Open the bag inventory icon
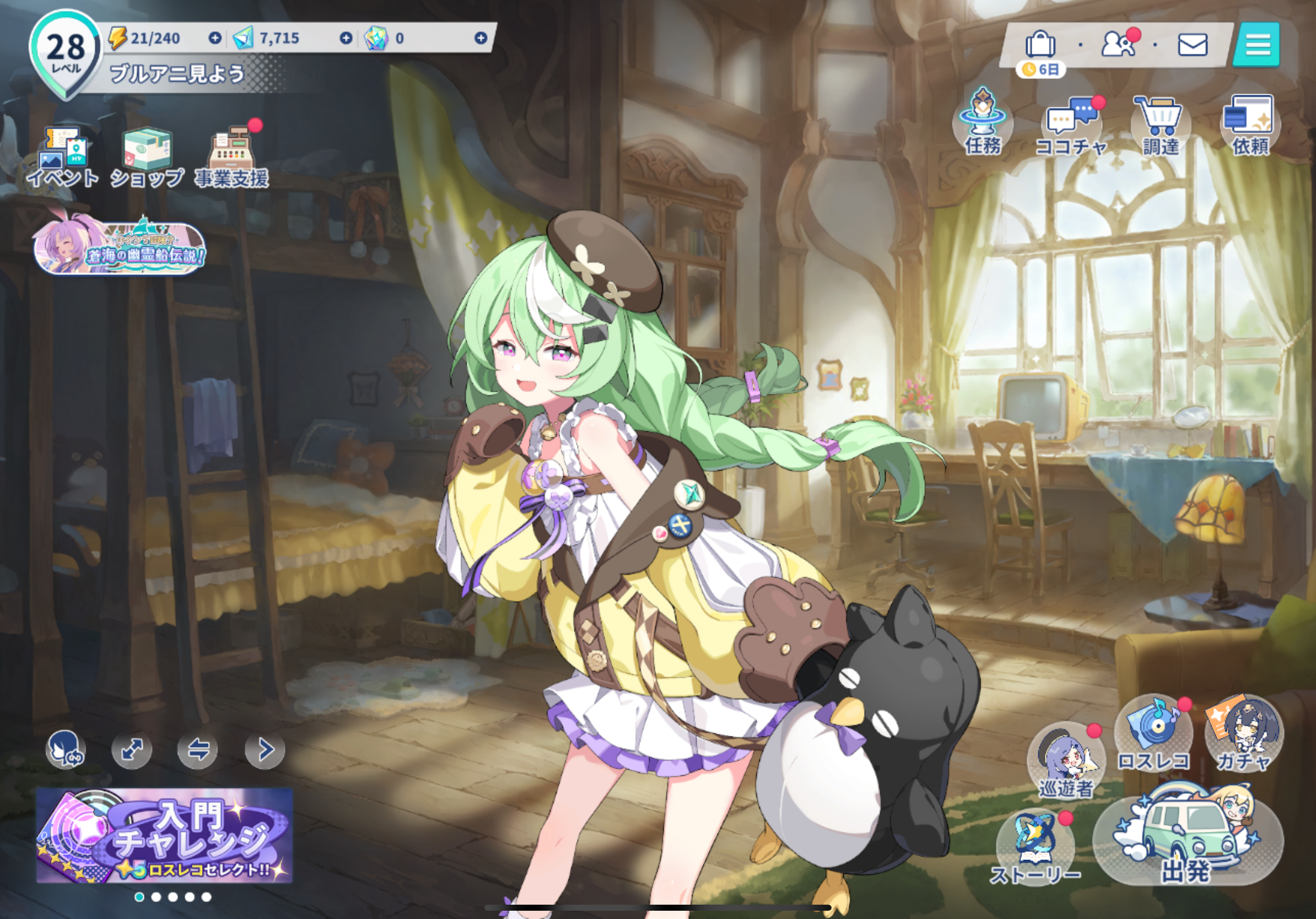The image size is (1316, 919). (1040, 45)
